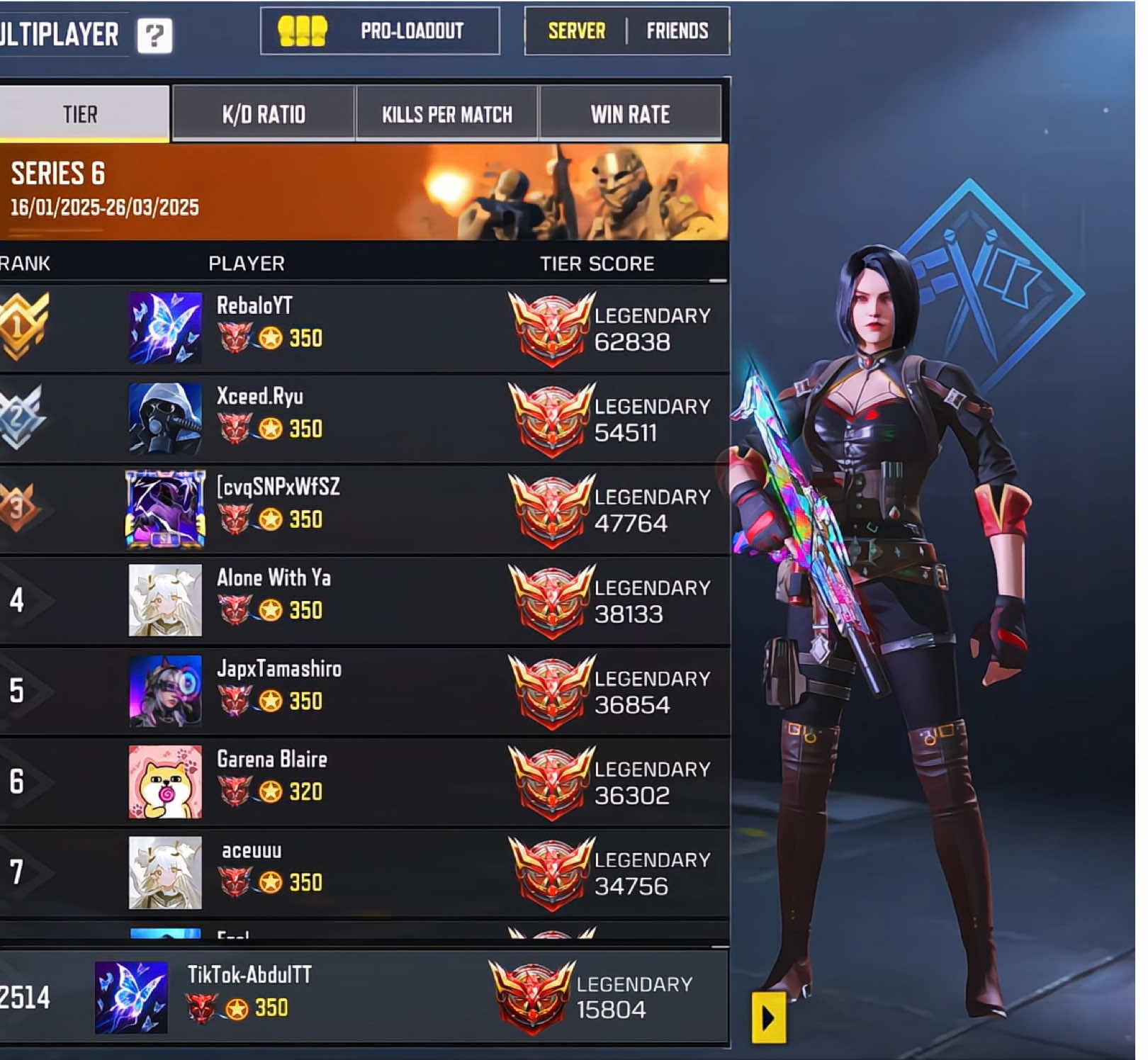The width and height of the screenshot is (1148, 1060).
Task: Switch to the K/D Ratio tab
Action: [x=264, y=114]
